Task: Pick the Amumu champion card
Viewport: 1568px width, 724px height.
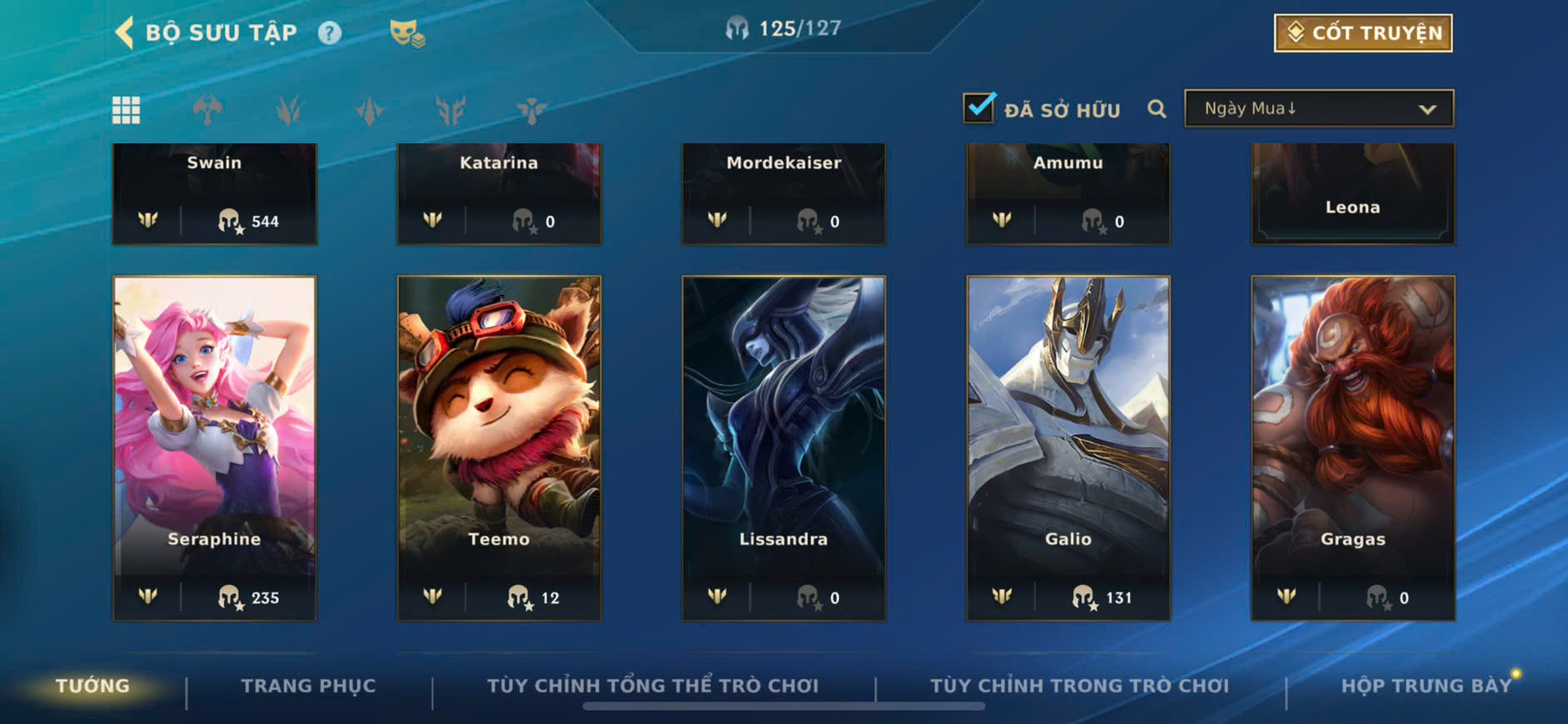Action: point(1068,193)
